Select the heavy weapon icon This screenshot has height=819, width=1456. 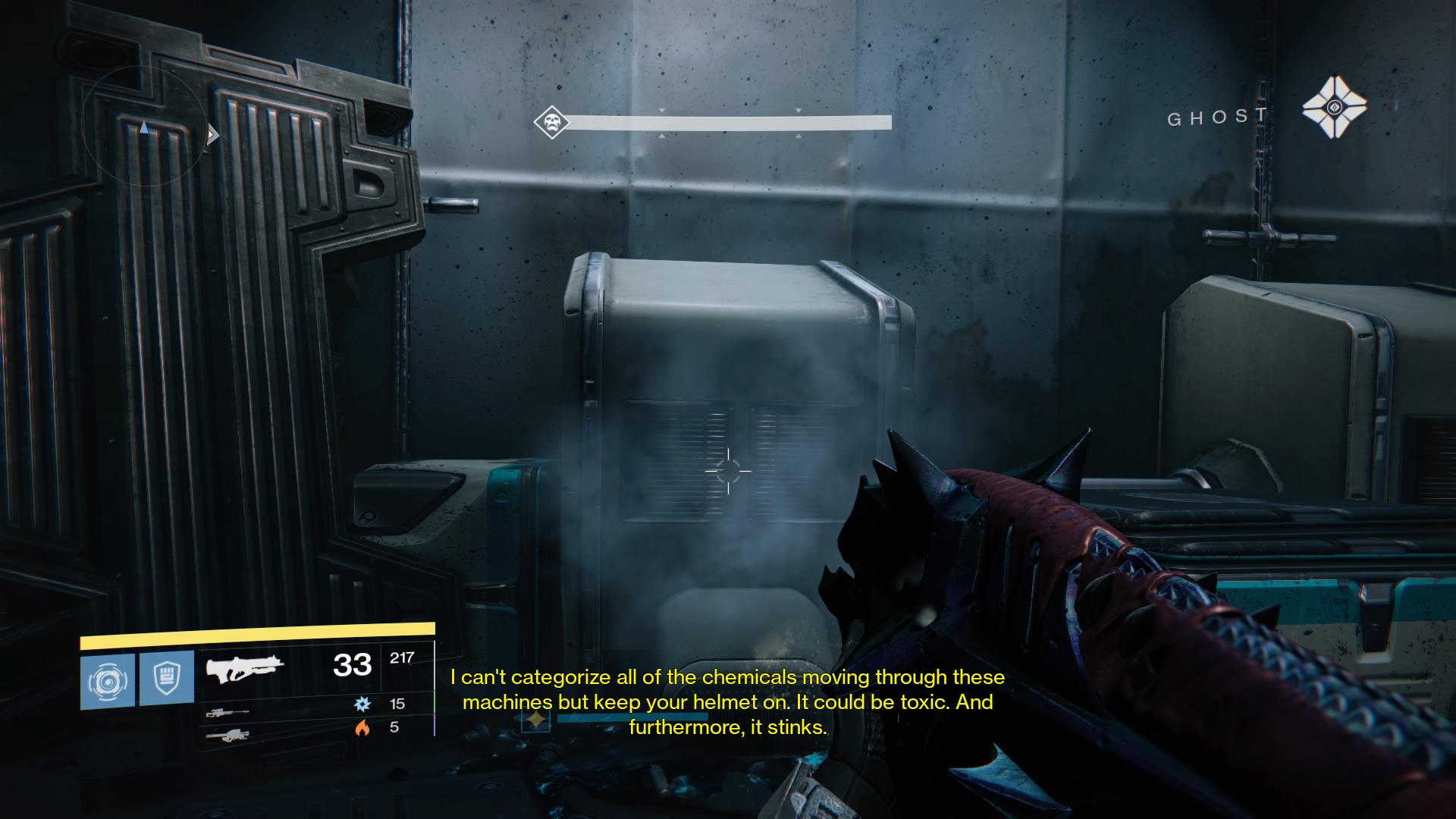click(227, 736)
